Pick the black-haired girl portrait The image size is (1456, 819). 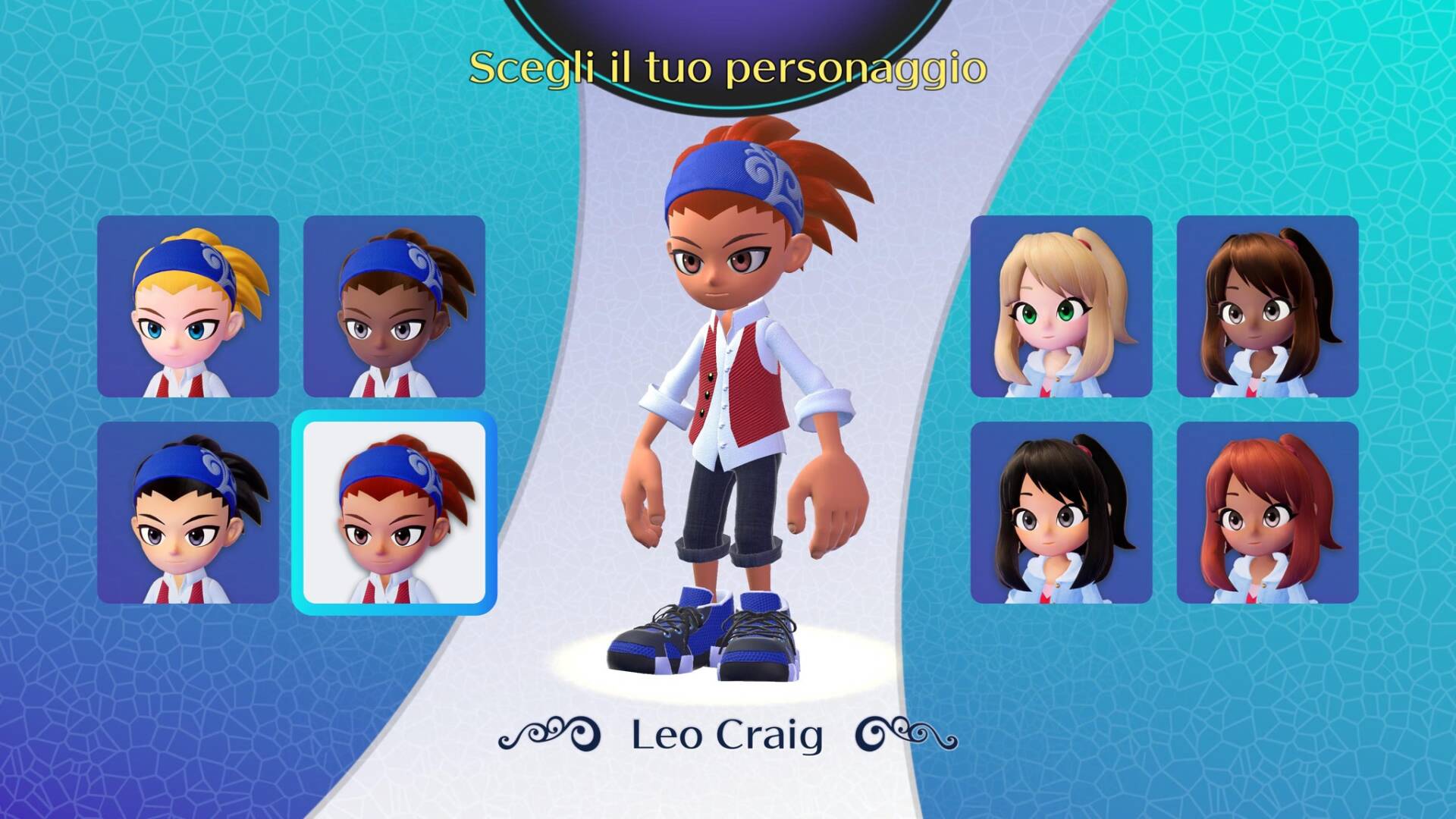tap(1062, 513)
